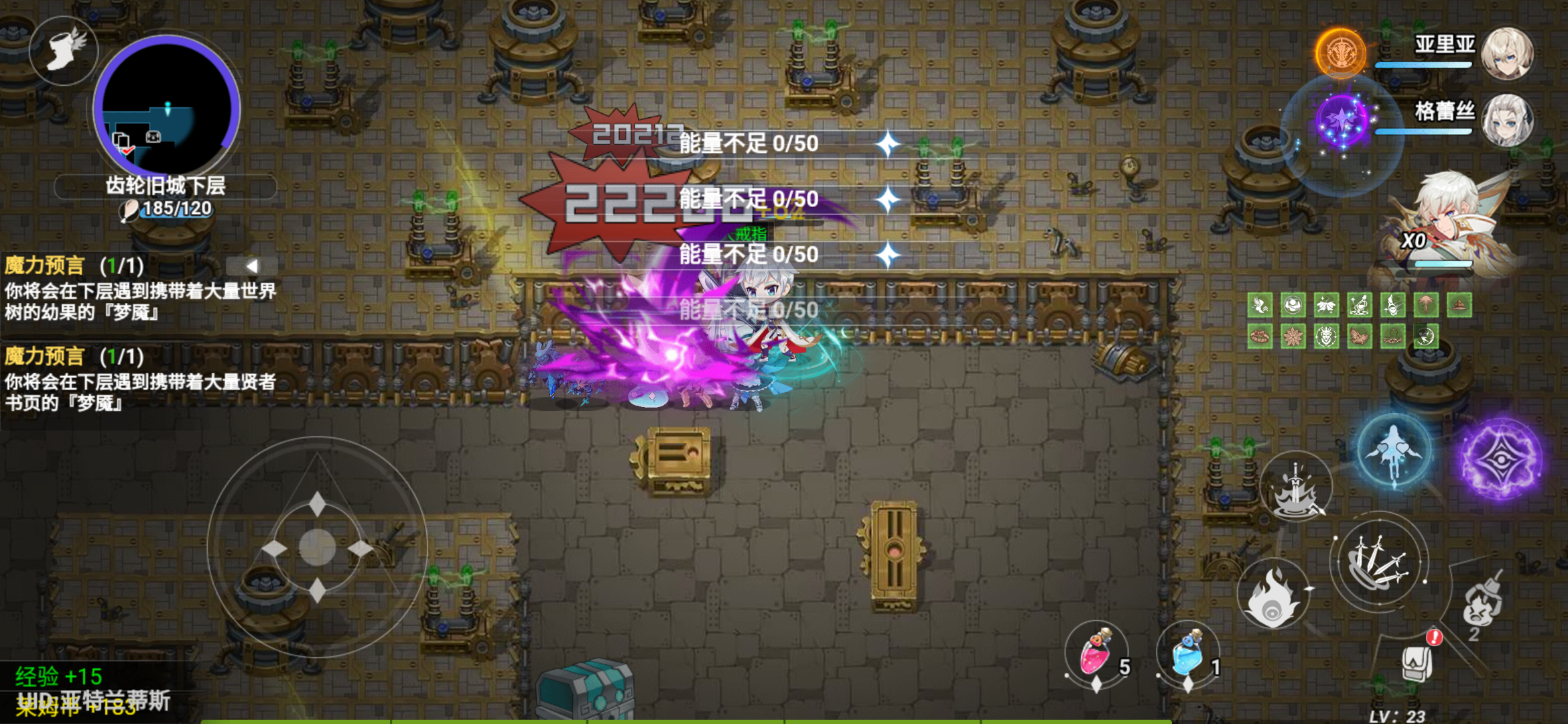Throw the bomb item showing 2 charges
This screenshot has height=724, width=1568.
coord(1481,601)
